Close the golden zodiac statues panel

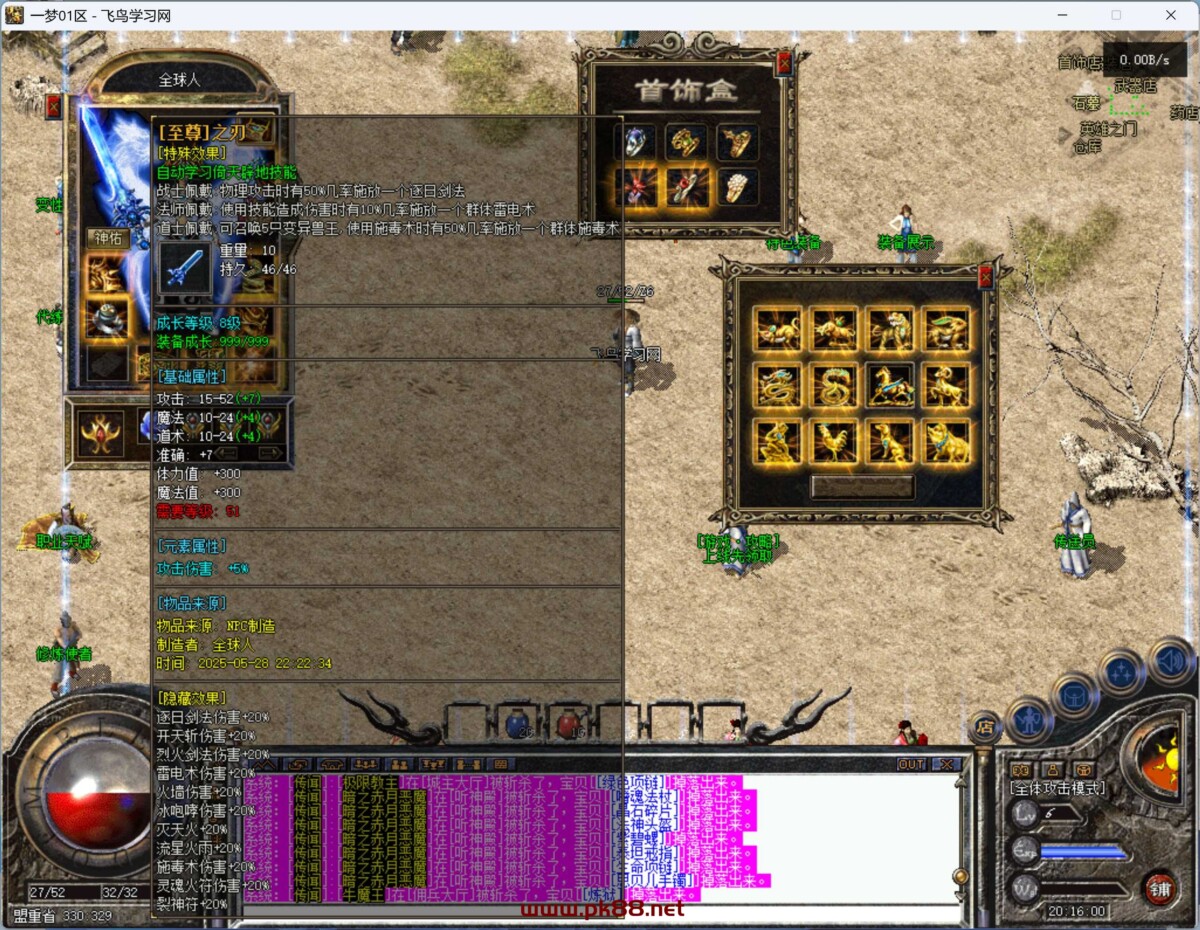pyautogui.click(x=985, y=277)
